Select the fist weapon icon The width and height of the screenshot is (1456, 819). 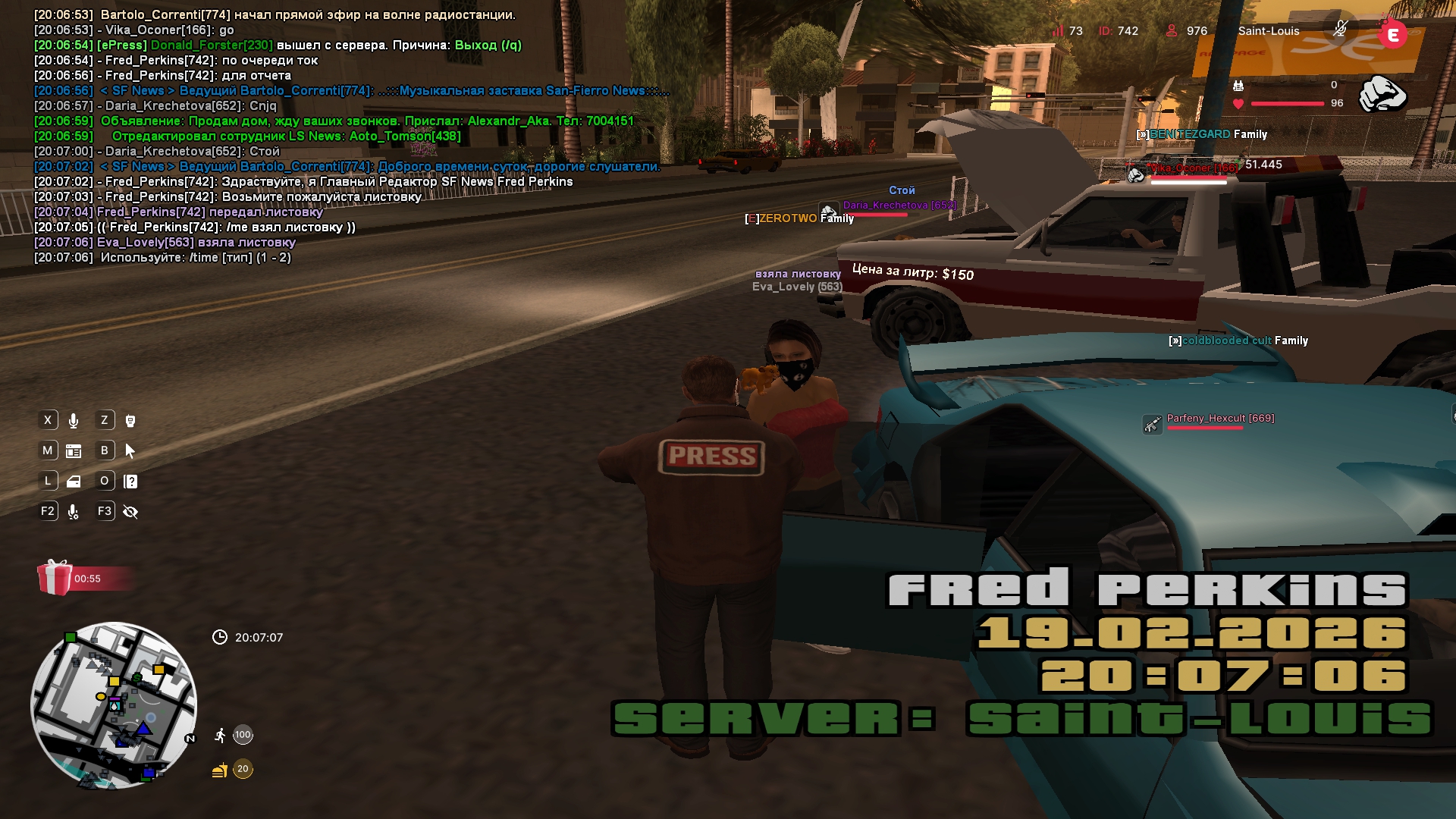tap(1382, 94)
